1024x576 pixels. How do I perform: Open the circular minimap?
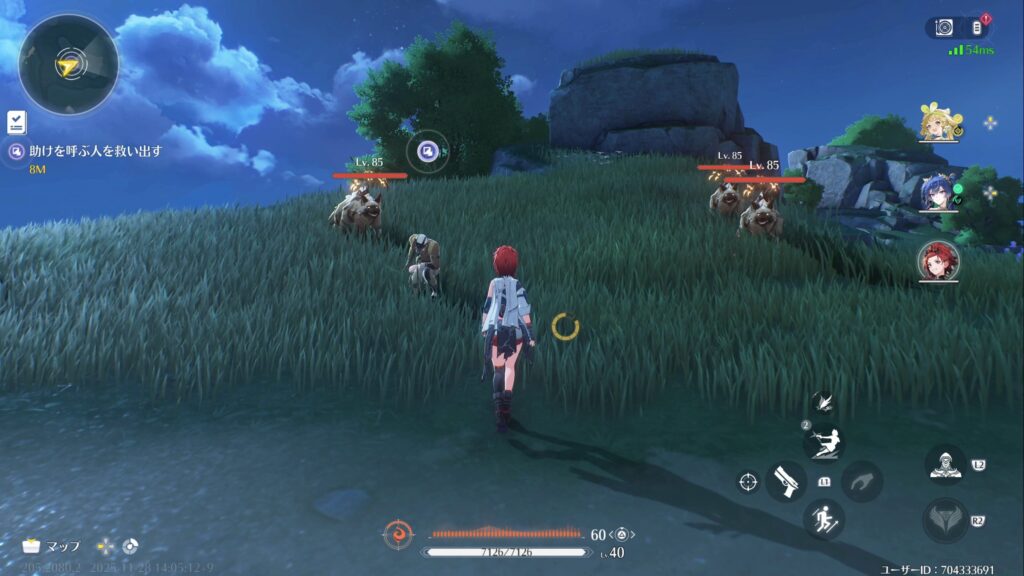(68, 64)
